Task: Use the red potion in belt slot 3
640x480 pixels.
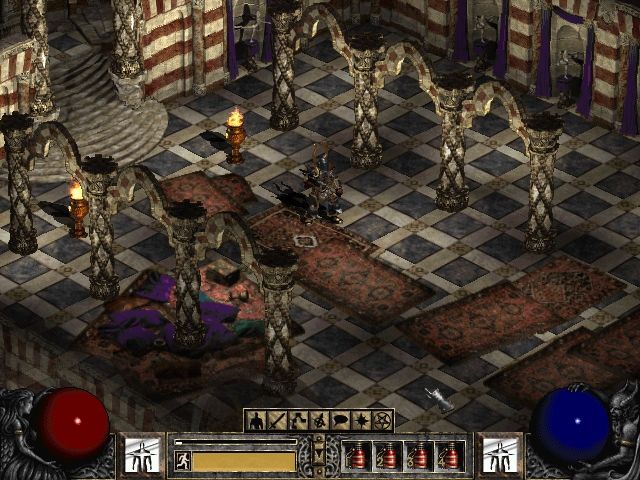Action: (420, 456)
